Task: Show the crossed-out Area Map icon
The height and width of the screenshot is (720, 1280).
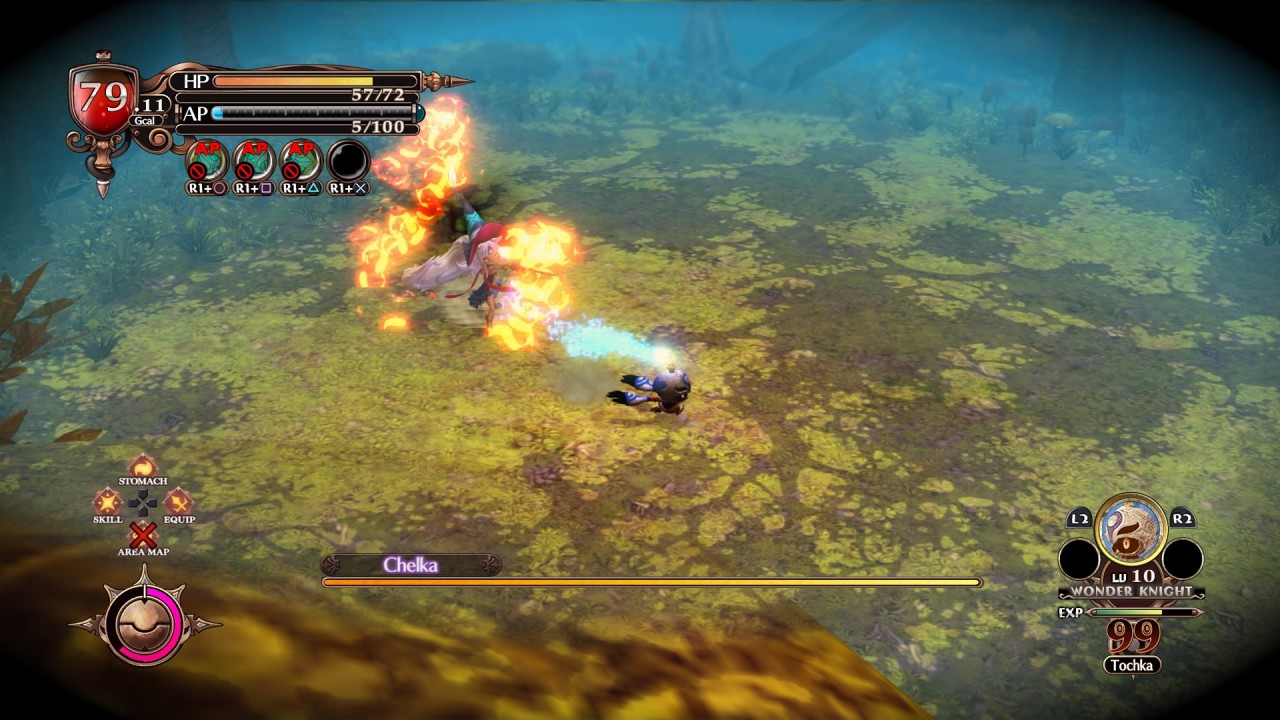Action: pos(143,535)
